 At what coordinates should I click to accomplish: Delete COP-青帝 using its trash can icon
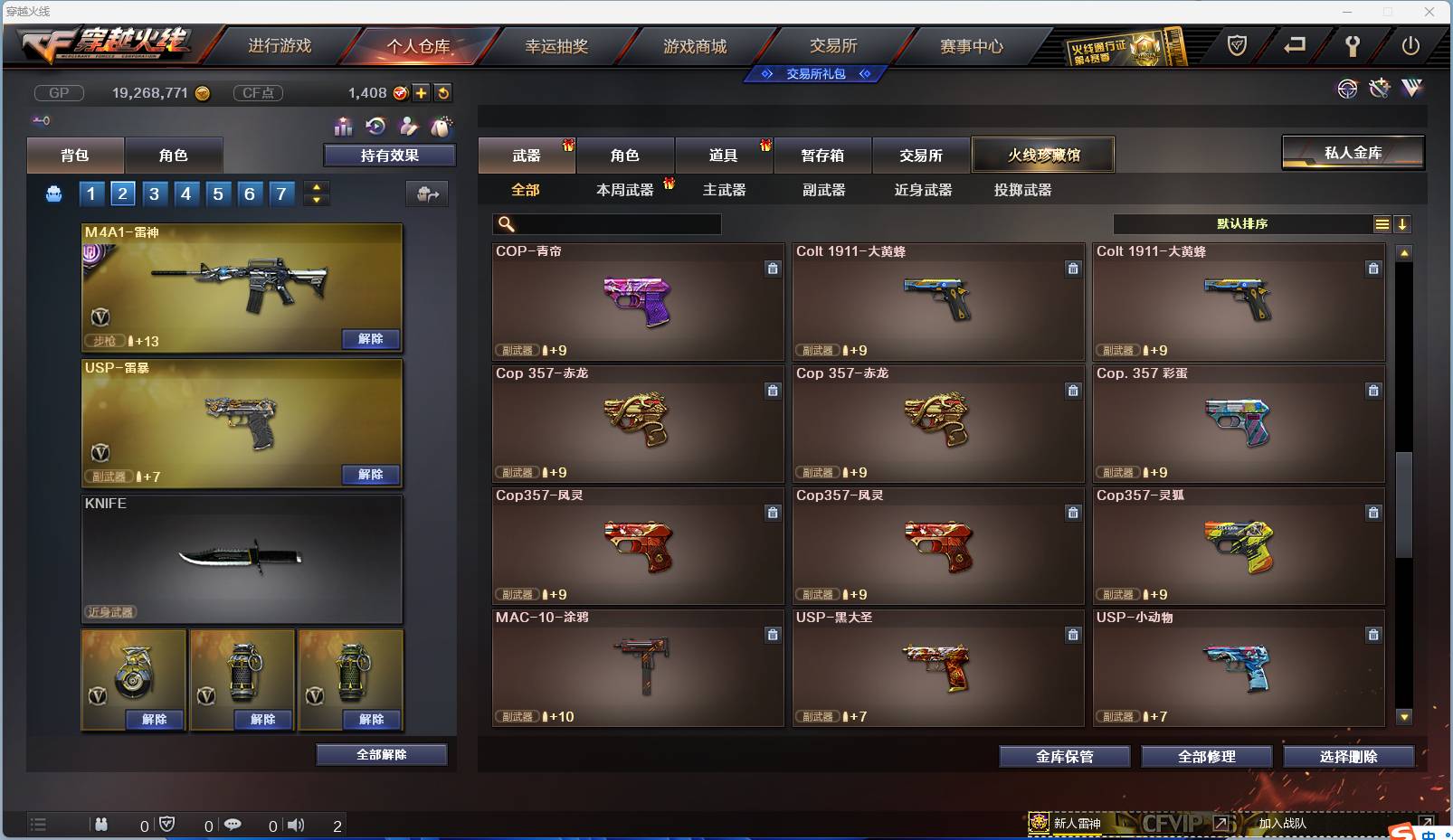774,269
